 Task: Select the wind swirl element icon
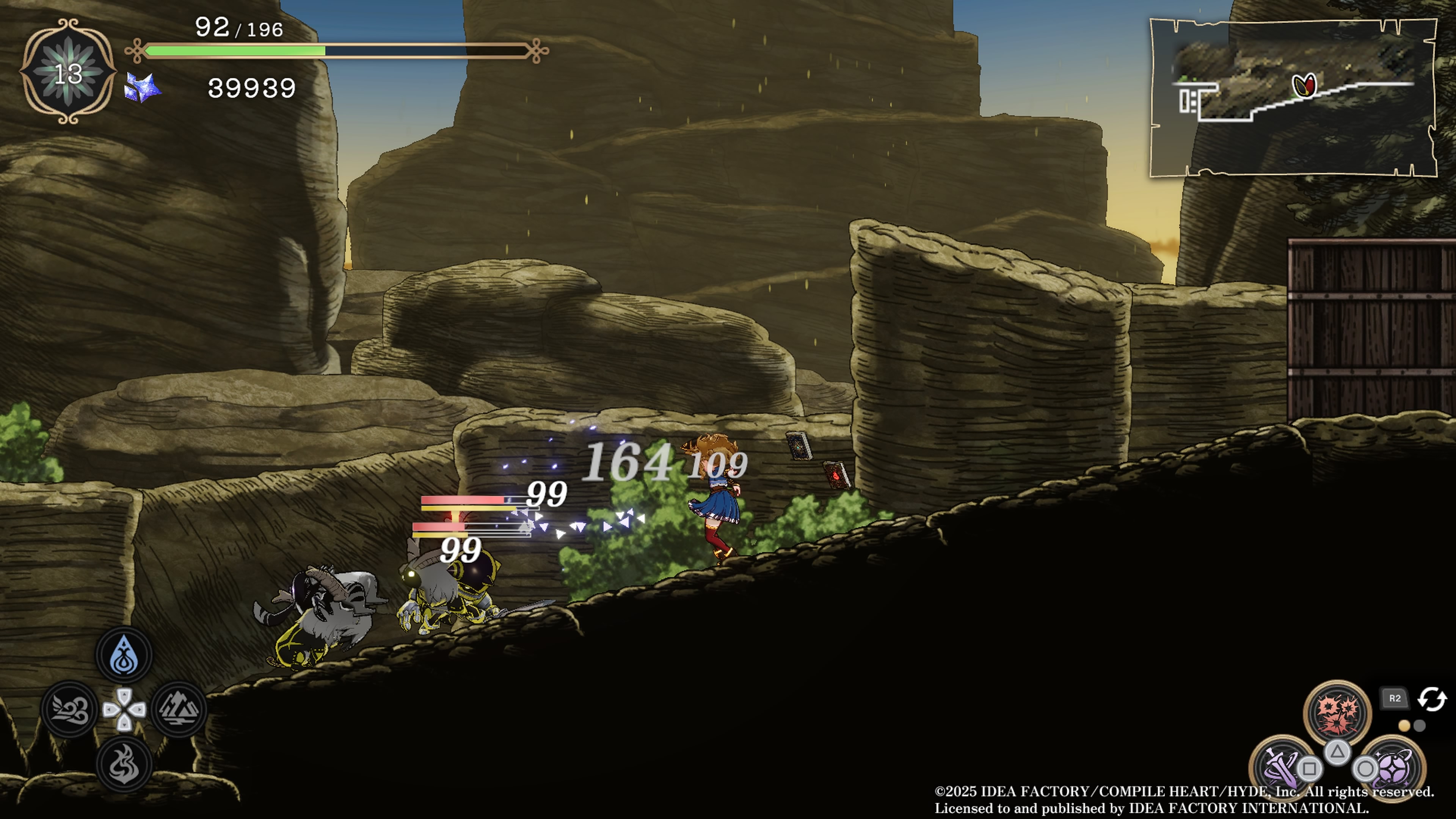[x=70, y=709]
